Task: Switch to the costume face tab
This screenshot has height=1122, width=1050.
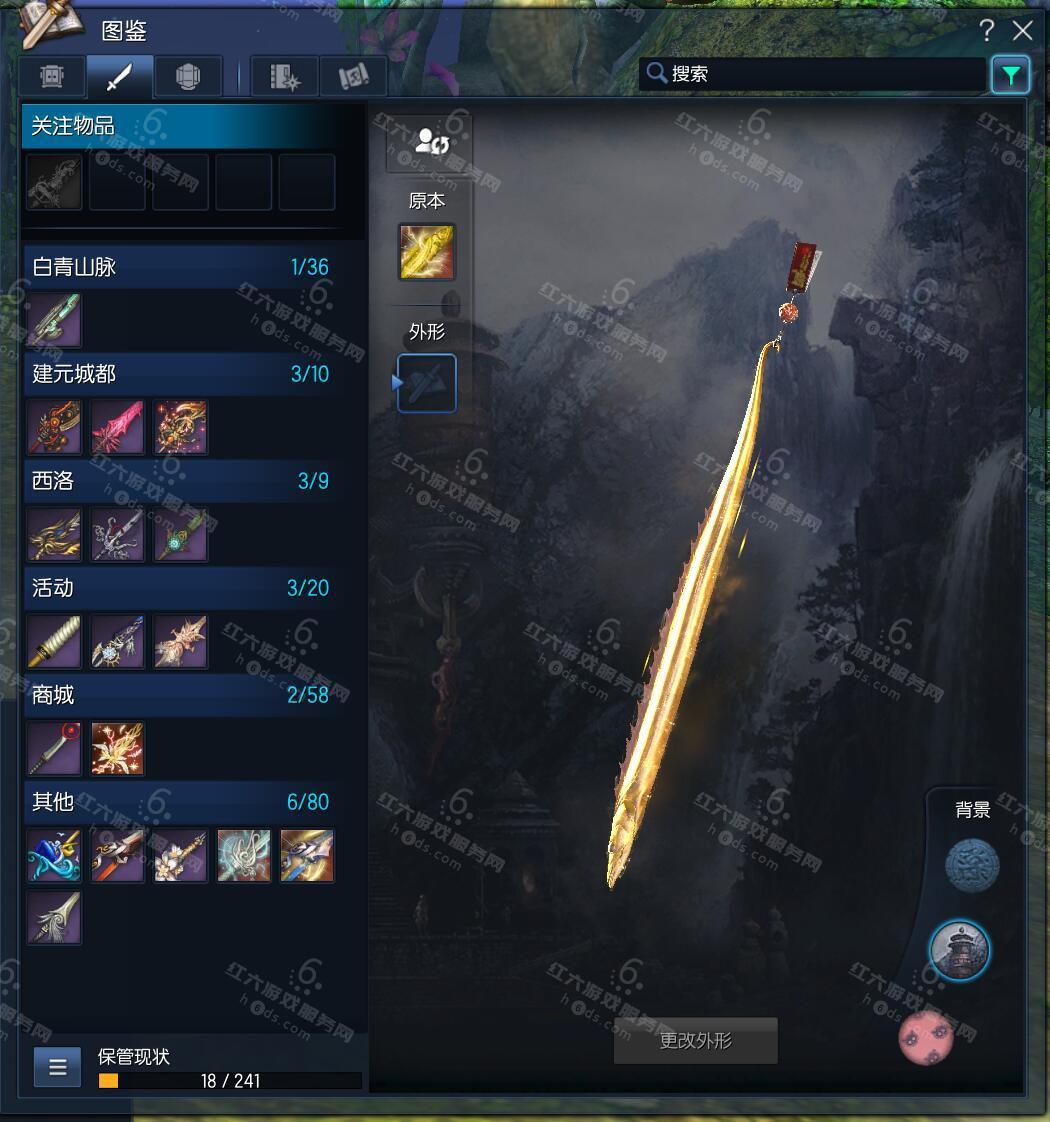Action: pyautogui.click(x=52, y=77)
